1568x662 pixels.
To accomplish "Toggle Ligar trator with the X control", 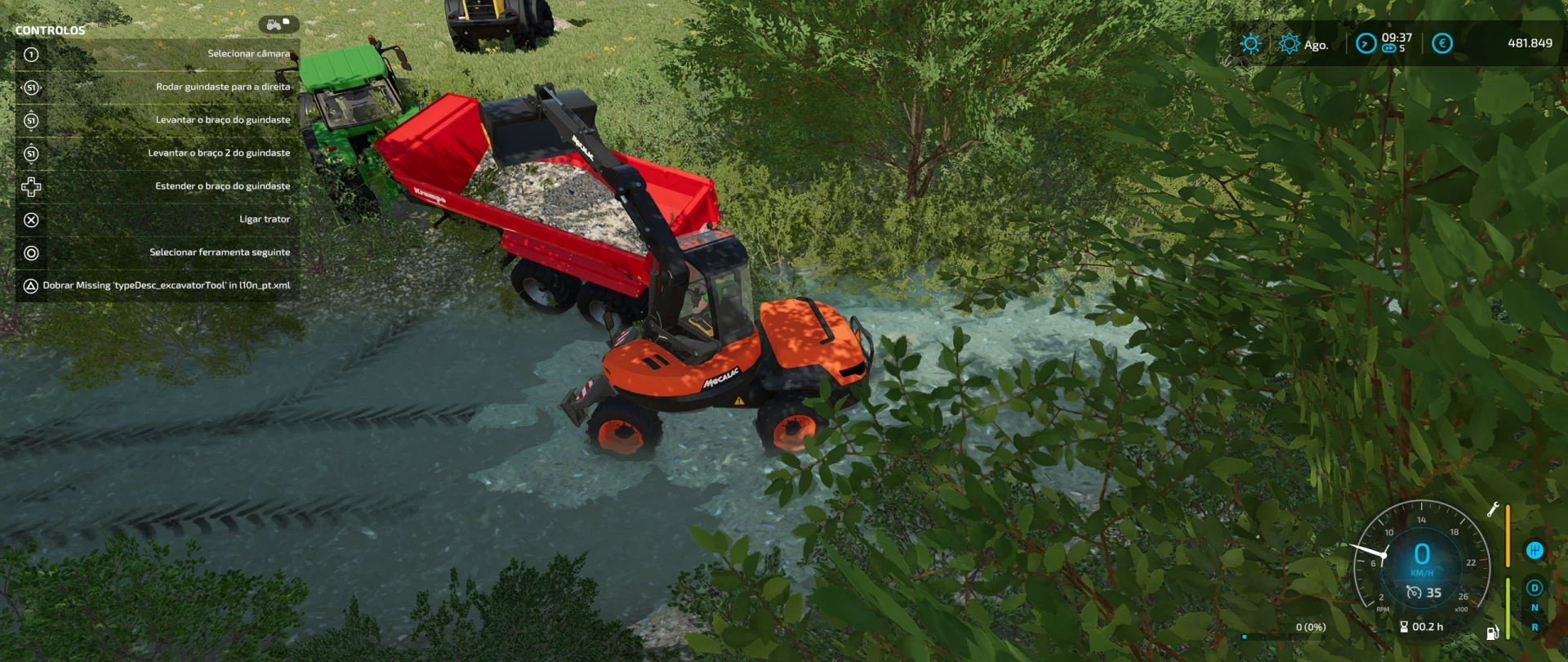I will click(31, 218).
